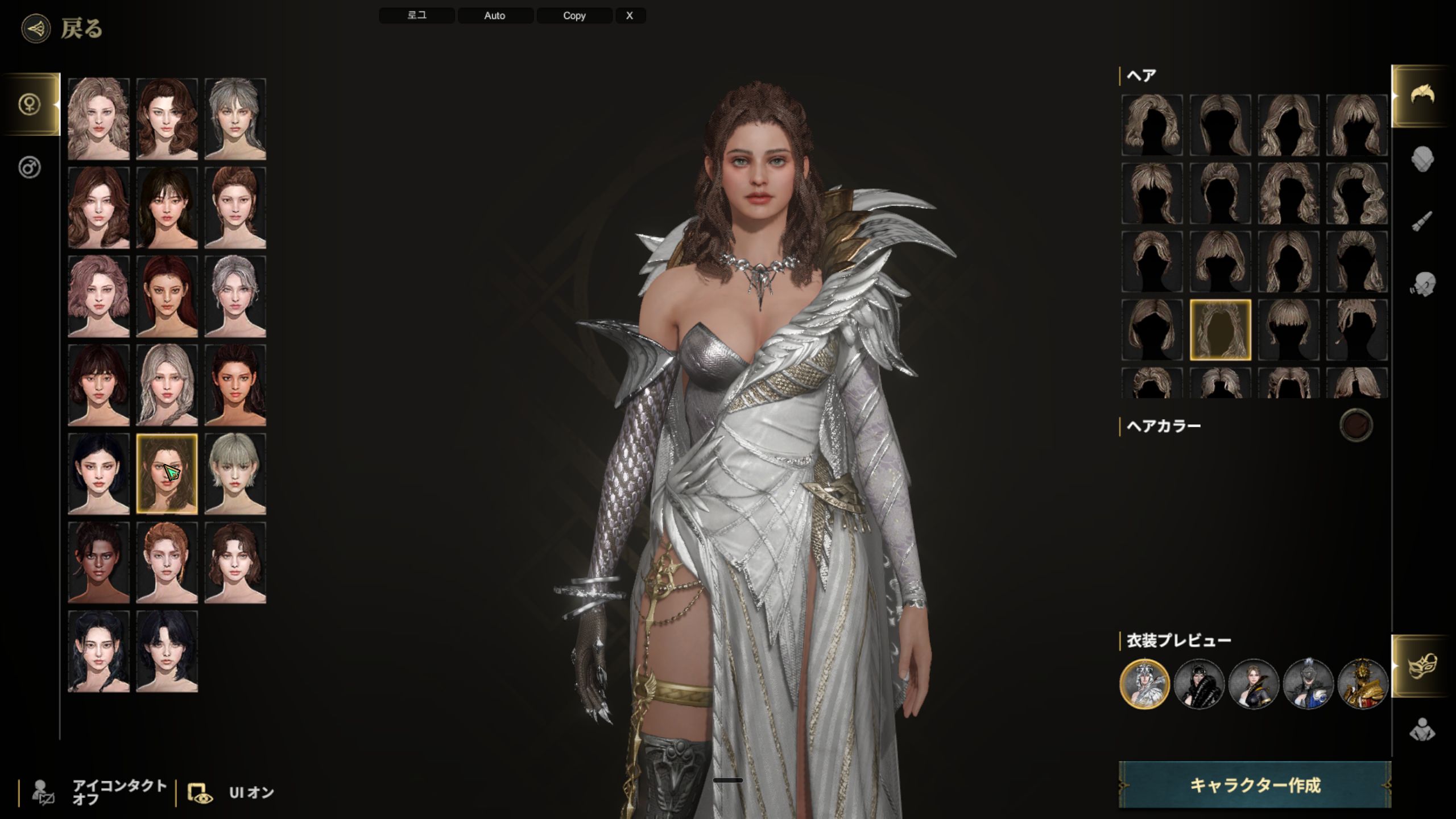Image resolution: width=1456 pixels, height=819 pixels.
Task: Choose the highlighted gold-framed hairstyle
Action: [x=1220, y=330]
